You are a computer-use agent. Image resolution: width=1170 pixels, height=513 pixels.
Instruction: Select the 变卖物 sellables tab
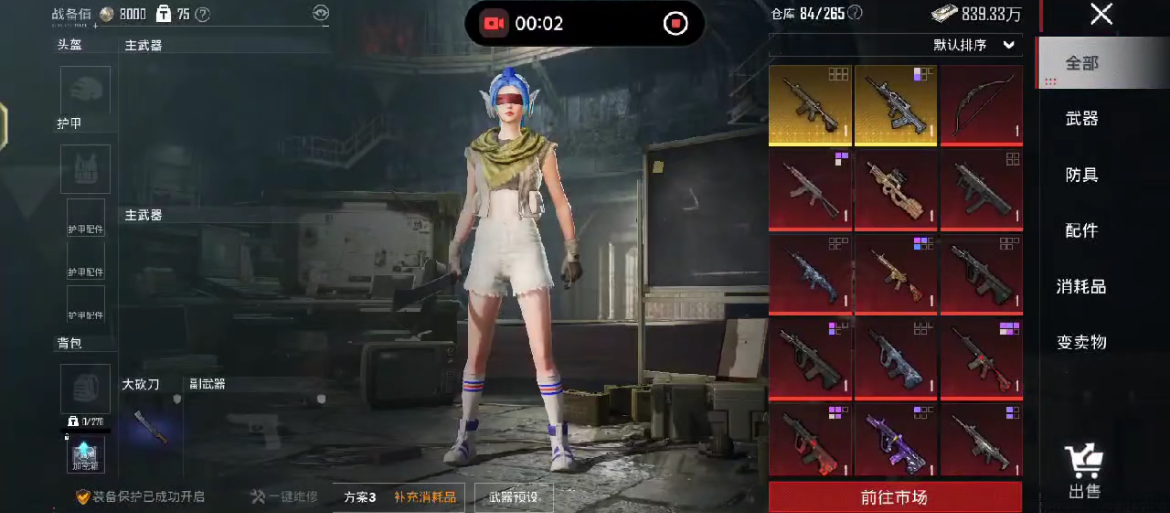(x=1081, y=342)
